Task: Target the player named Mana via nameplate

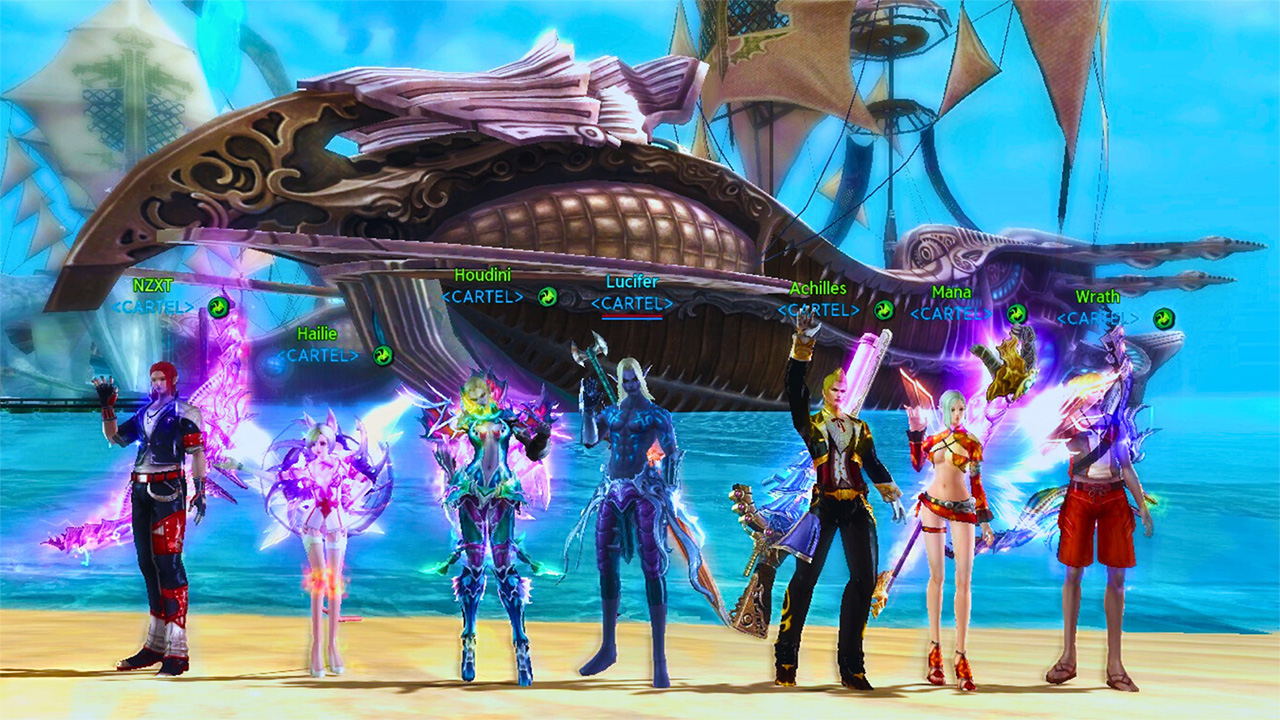Action: [x=951, y=292]
